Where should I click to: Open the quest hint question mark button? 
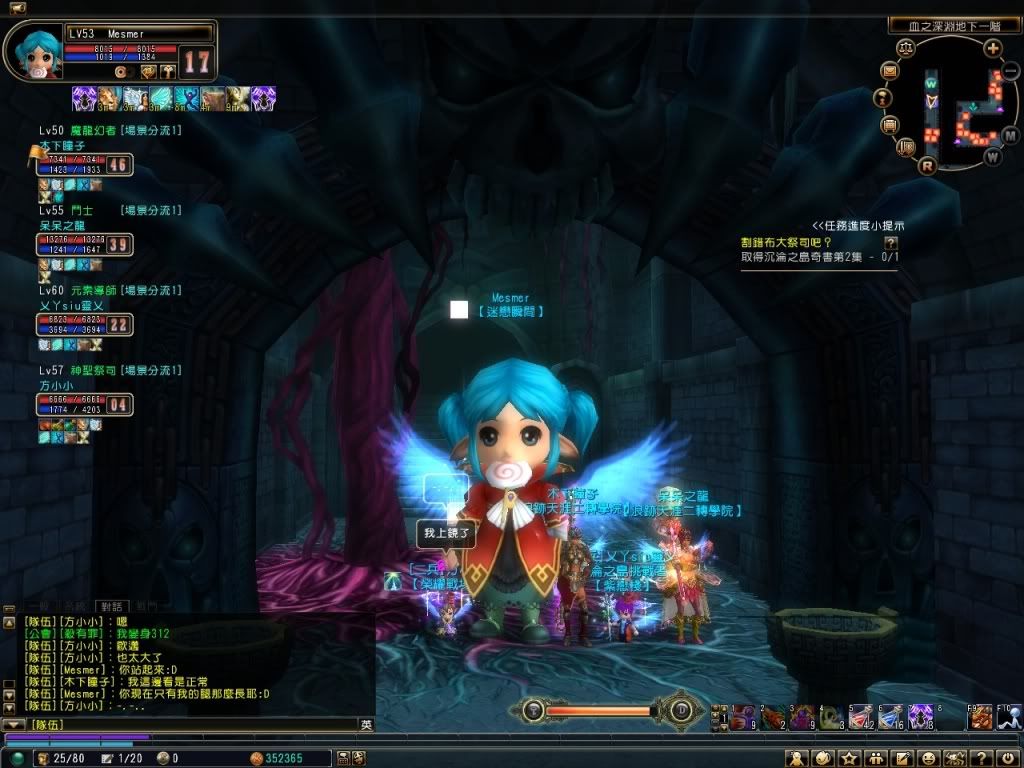(x=891, y=243)
